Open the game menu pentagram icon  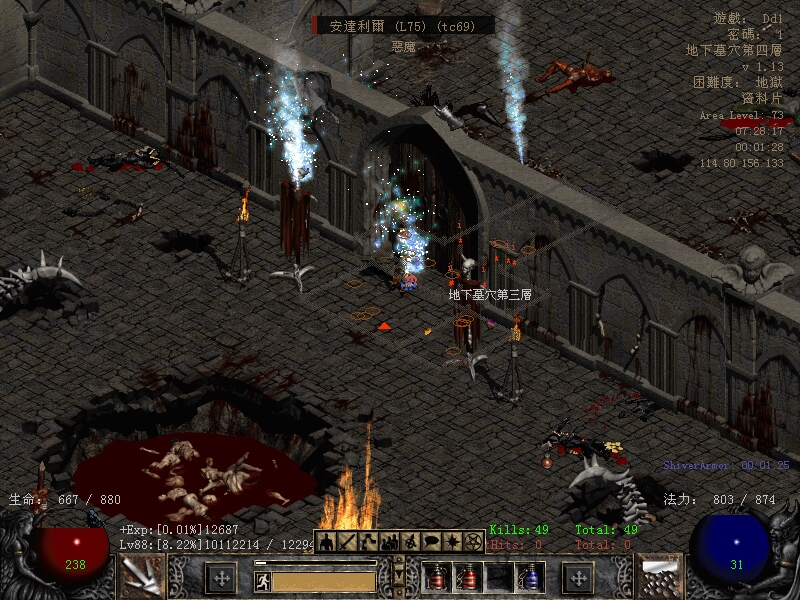pos(473,541)
